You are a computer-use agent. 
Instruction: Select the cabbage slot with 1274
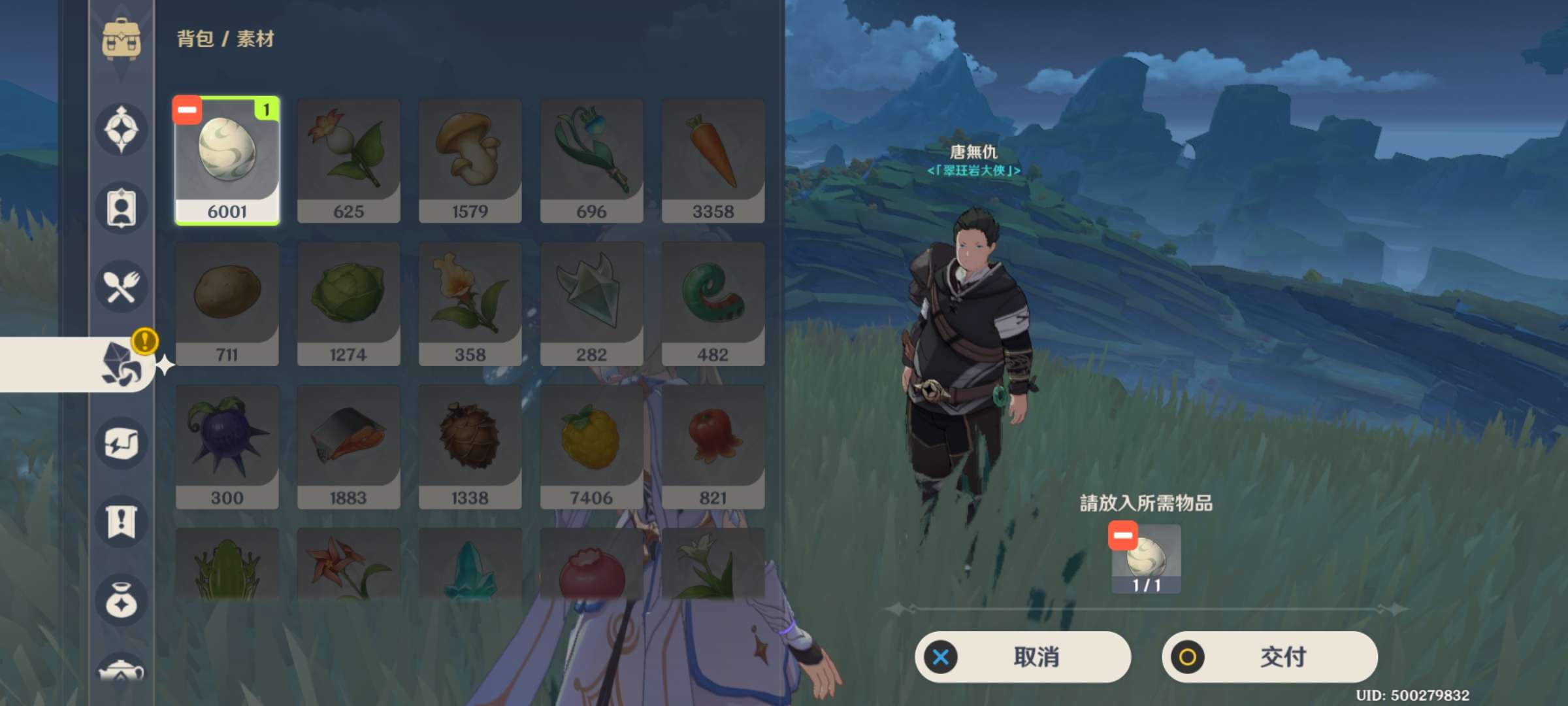click(348, 305)
